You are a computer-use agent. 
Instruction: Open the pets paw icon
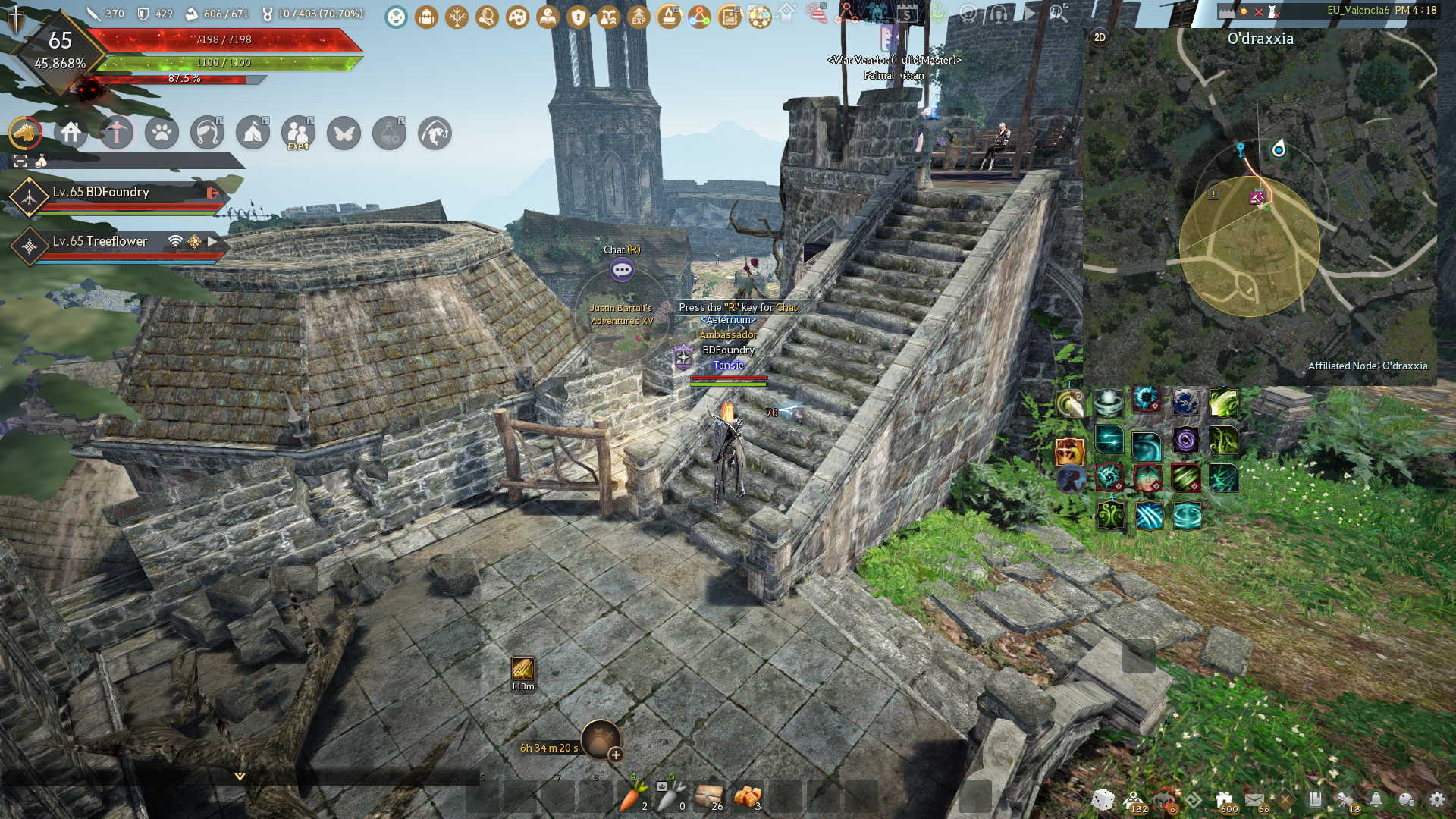(162, 133)
